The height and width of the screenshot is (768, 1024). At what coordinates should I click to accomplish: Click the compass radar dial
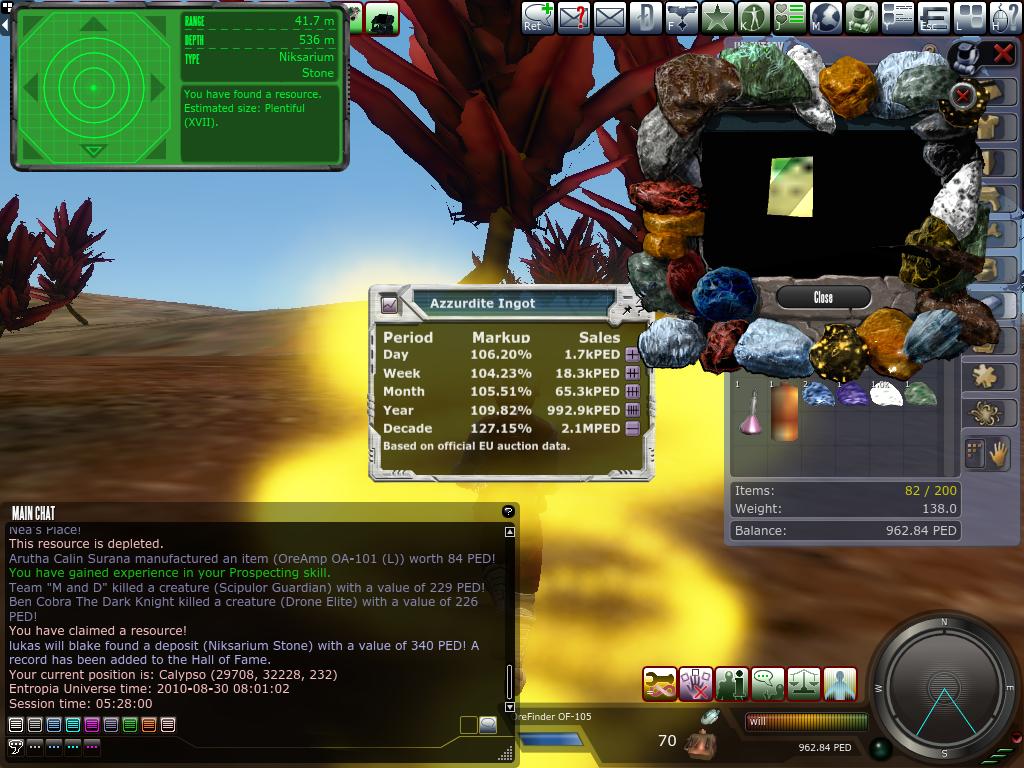pyautogui.click(x=944, y=688)
